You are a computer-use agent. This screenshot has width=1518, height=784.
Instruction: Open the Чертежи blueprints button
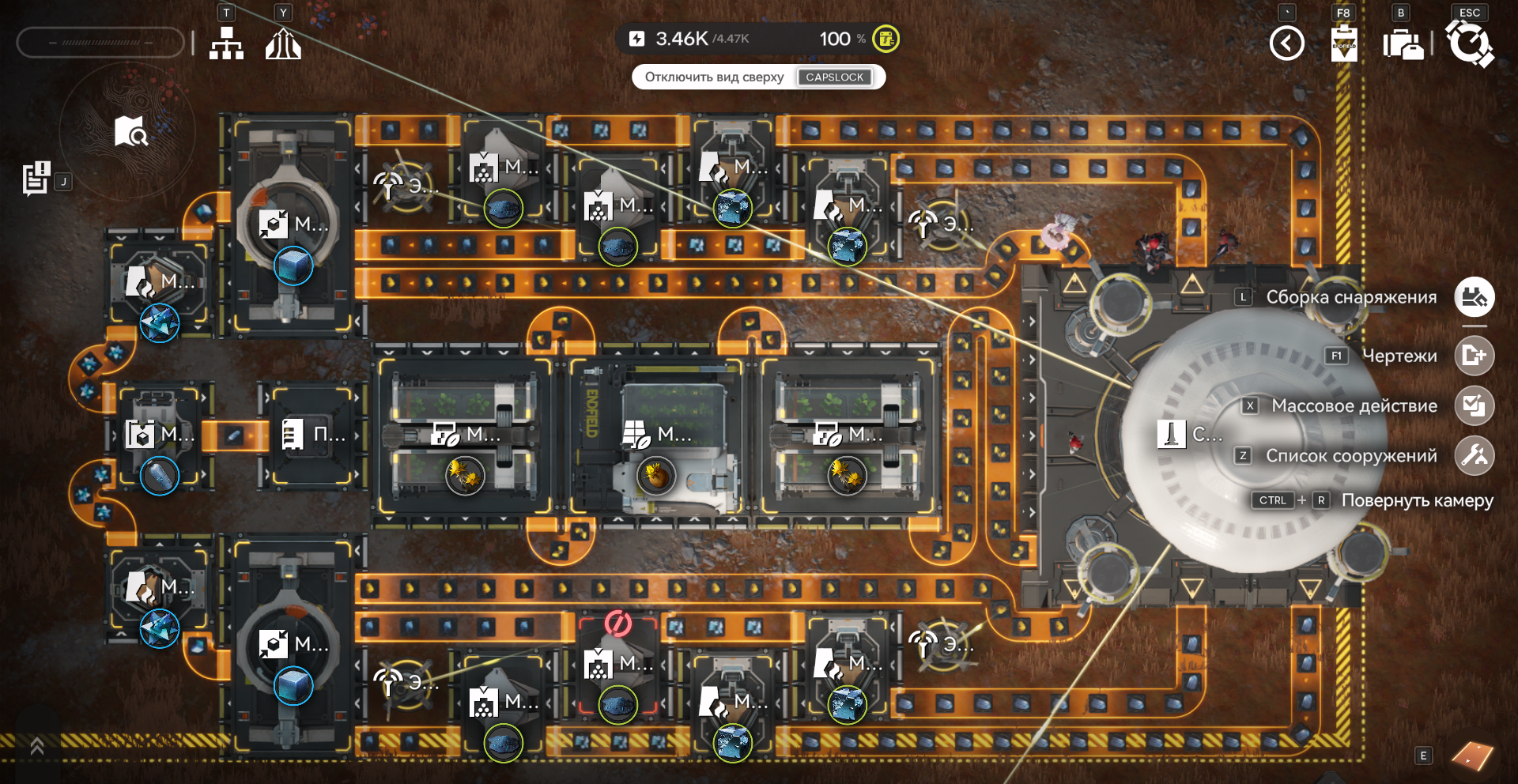coord(1474,356)
